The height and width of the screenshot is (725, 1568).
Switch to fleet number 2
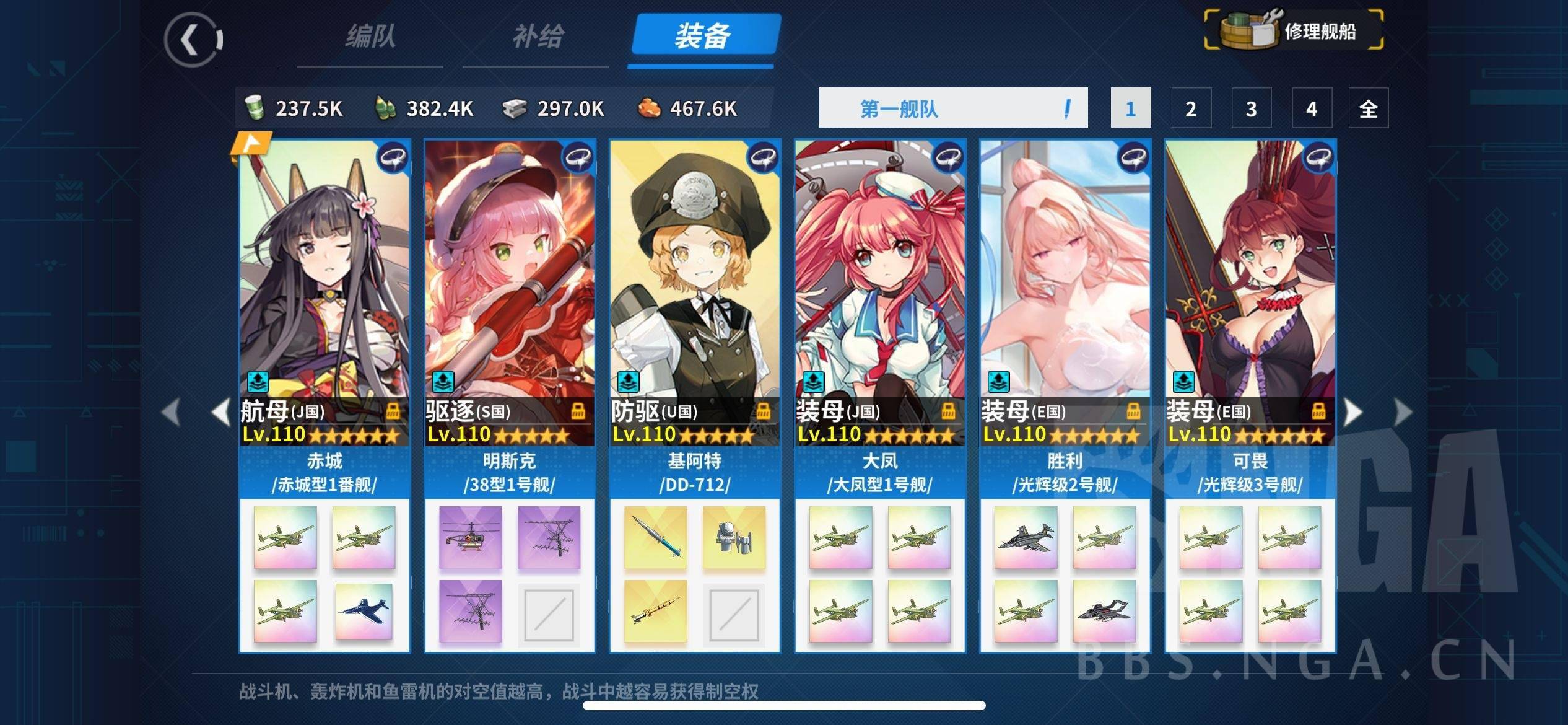click(1190, 108)
